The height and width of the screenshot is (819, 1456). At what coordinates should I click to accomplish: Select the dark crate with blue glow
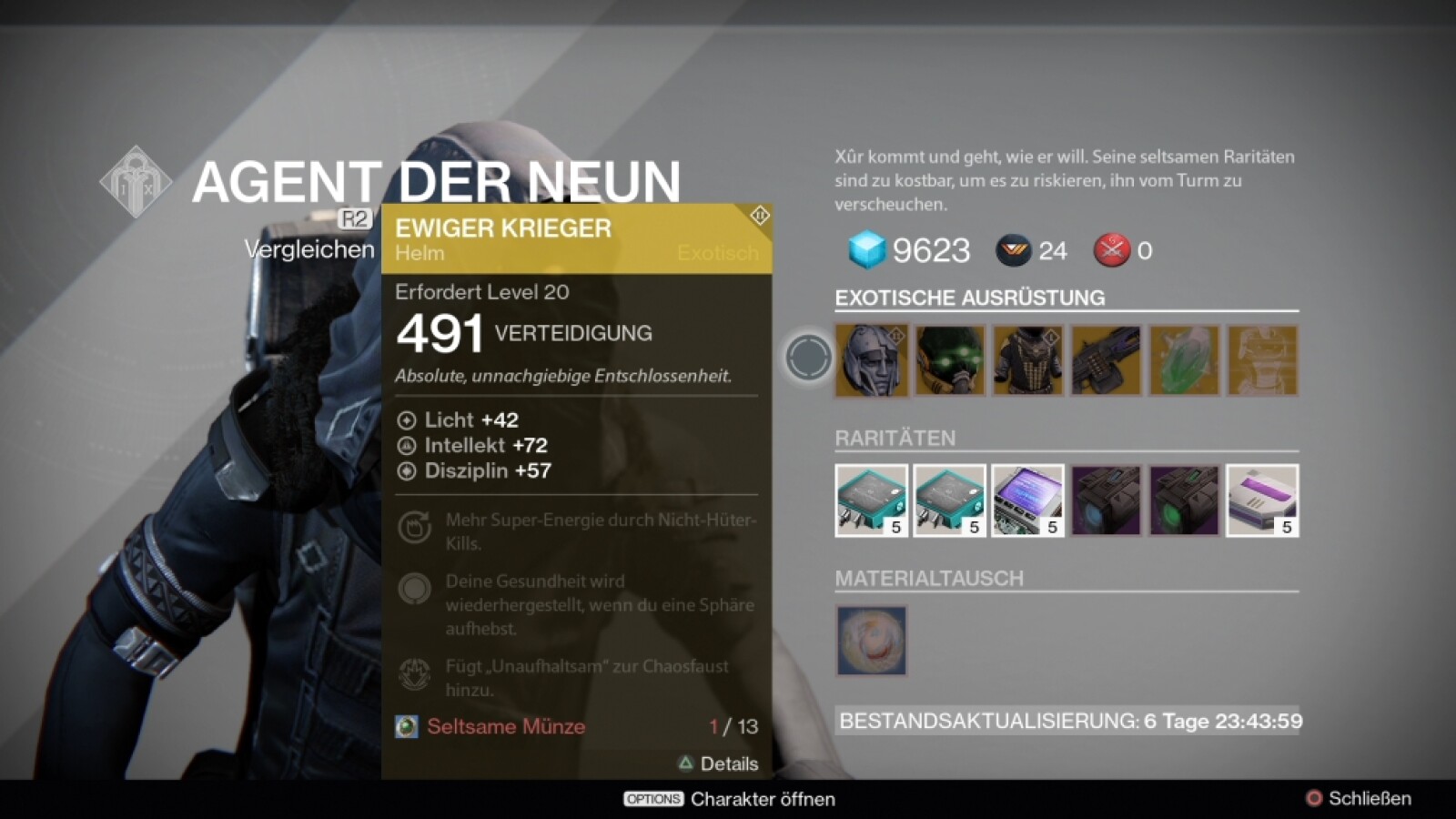1106,500
